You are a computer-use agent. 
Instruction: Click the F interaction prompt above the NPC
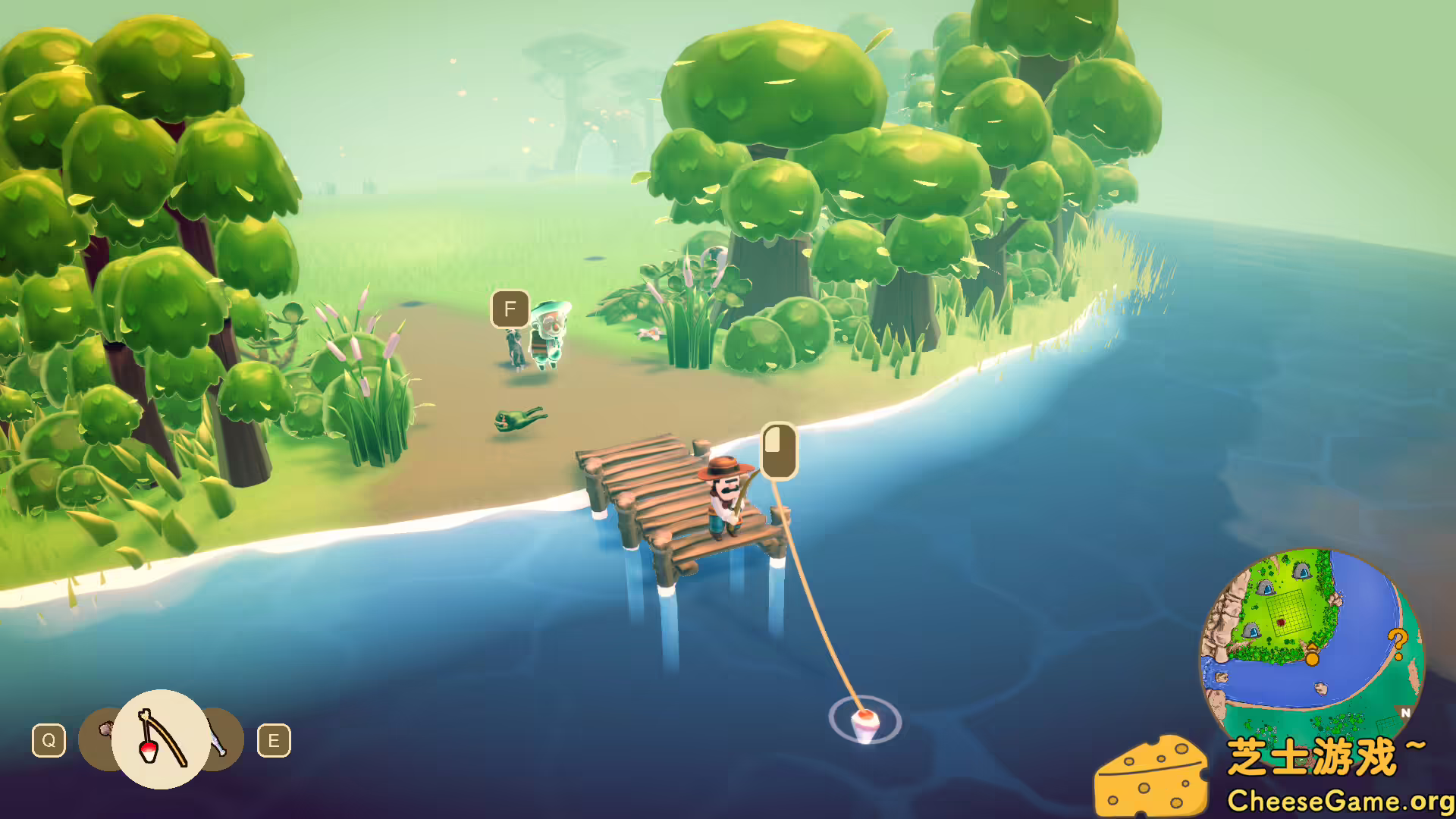point(510,309)
